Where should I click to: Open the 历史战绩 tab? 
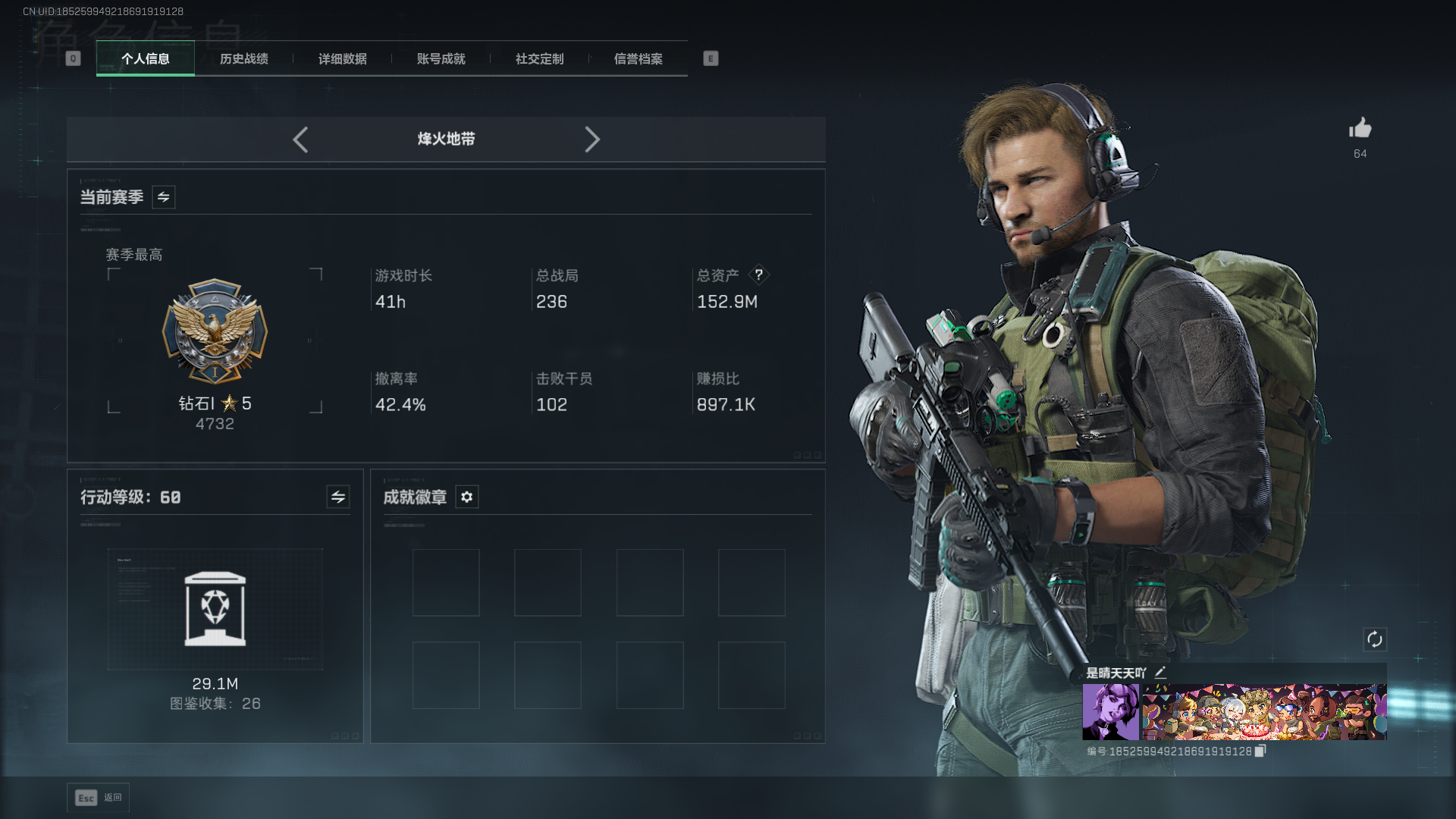(244, 58)
